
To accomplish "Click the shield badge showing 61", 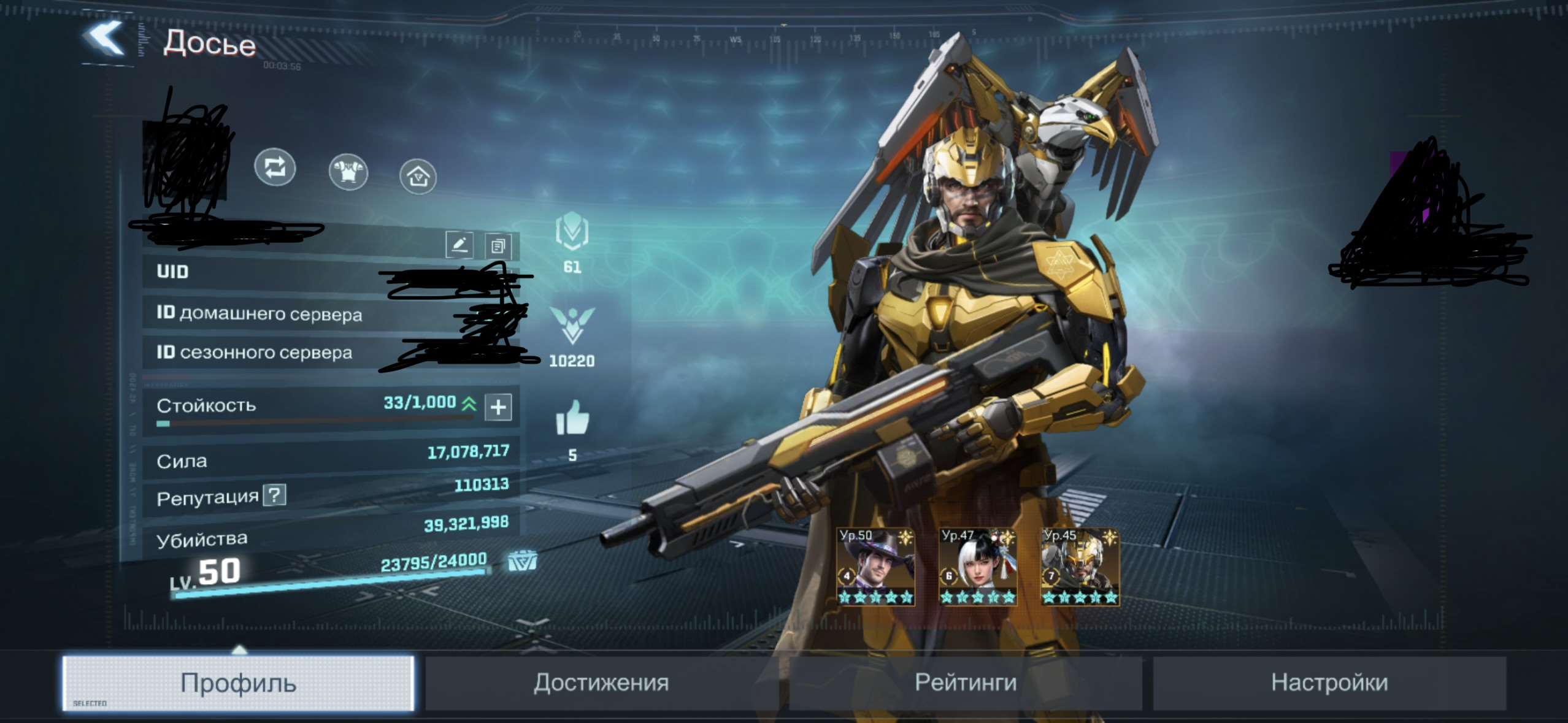I will (572, 231).
